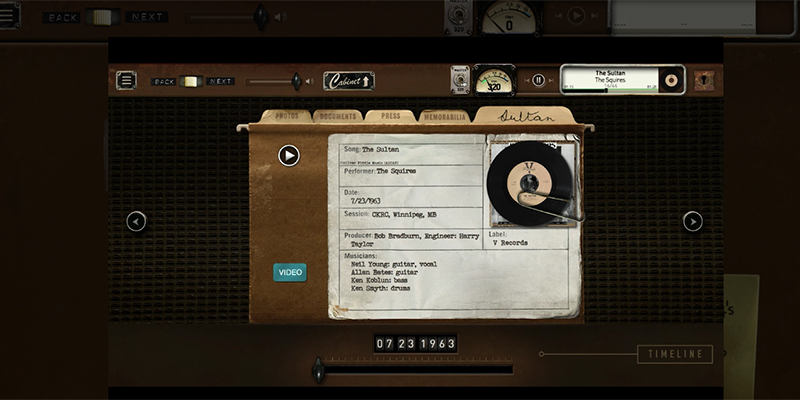Image resolution: width=800 pixels, height=400 pixels.
Task: Click The Sultan now-playing display
Action: tap(610, 79)
